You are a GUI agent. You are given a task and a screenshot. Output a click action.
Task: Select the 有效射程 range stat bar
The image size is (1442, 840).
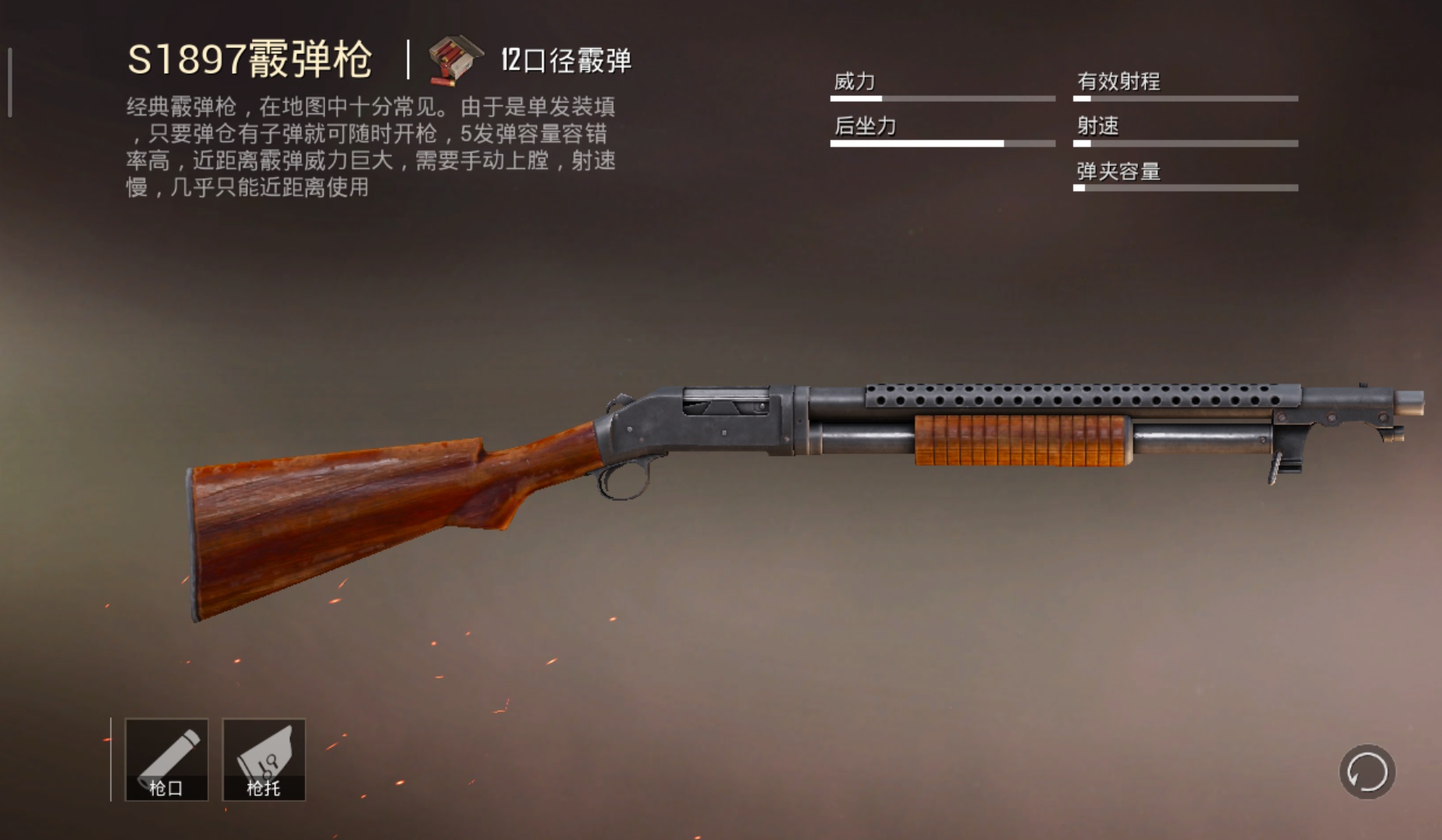point(1186,97)
